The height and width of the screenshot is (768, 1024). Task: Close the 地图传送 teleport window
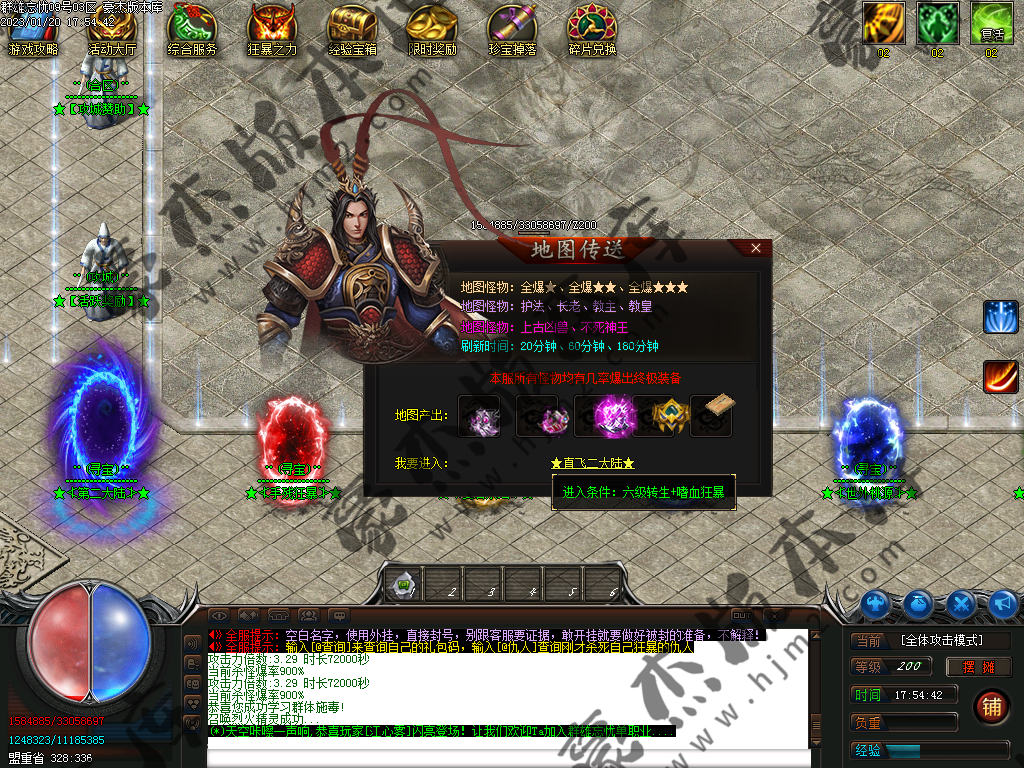757,248
